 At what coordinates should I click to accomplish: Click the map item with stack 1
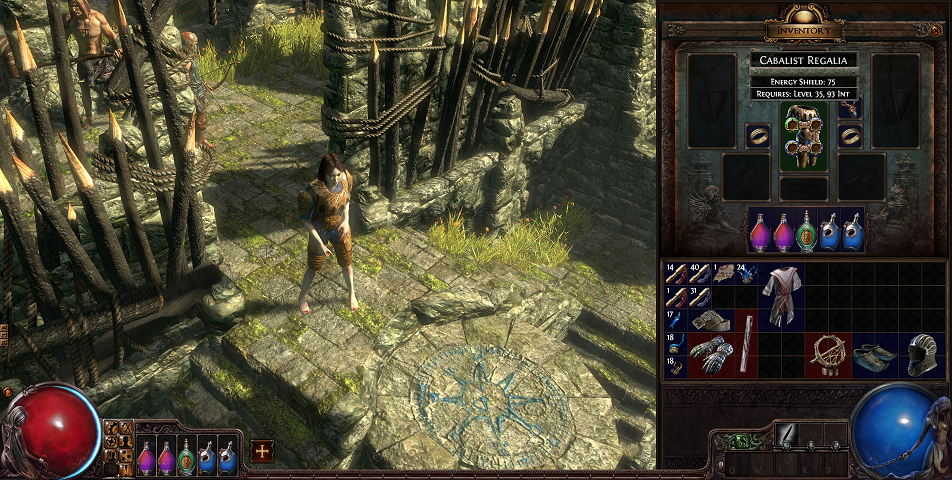(721, 273)
